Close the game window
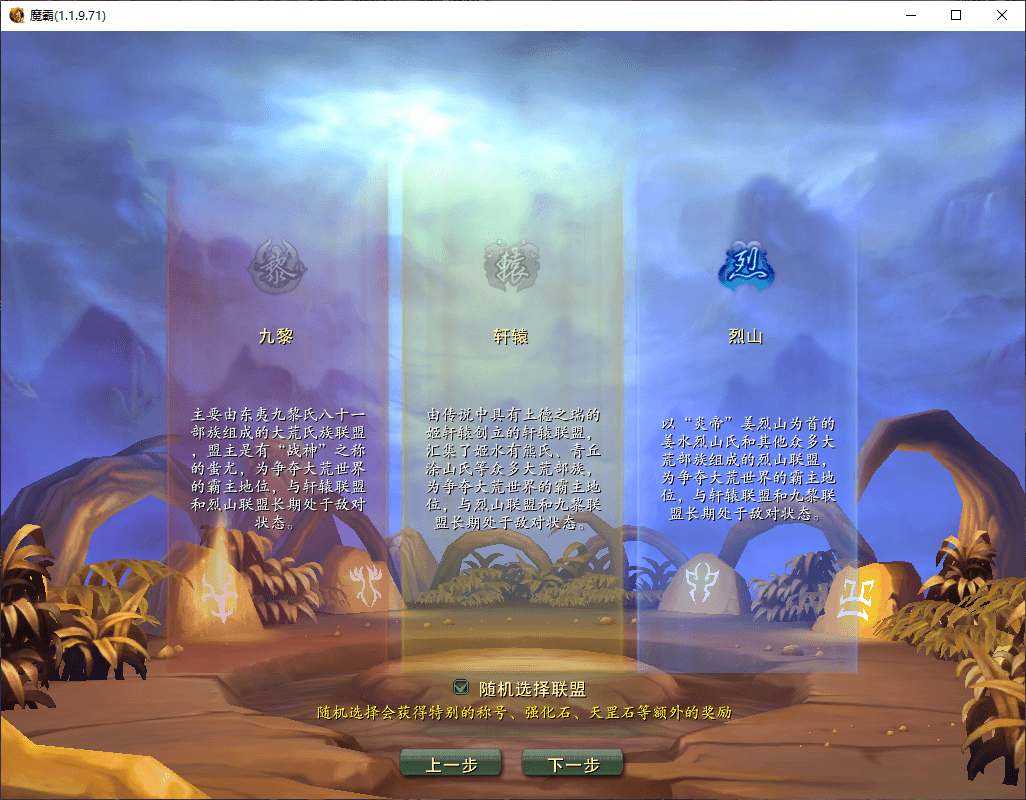The image size is (1026, 800). 1002,16
